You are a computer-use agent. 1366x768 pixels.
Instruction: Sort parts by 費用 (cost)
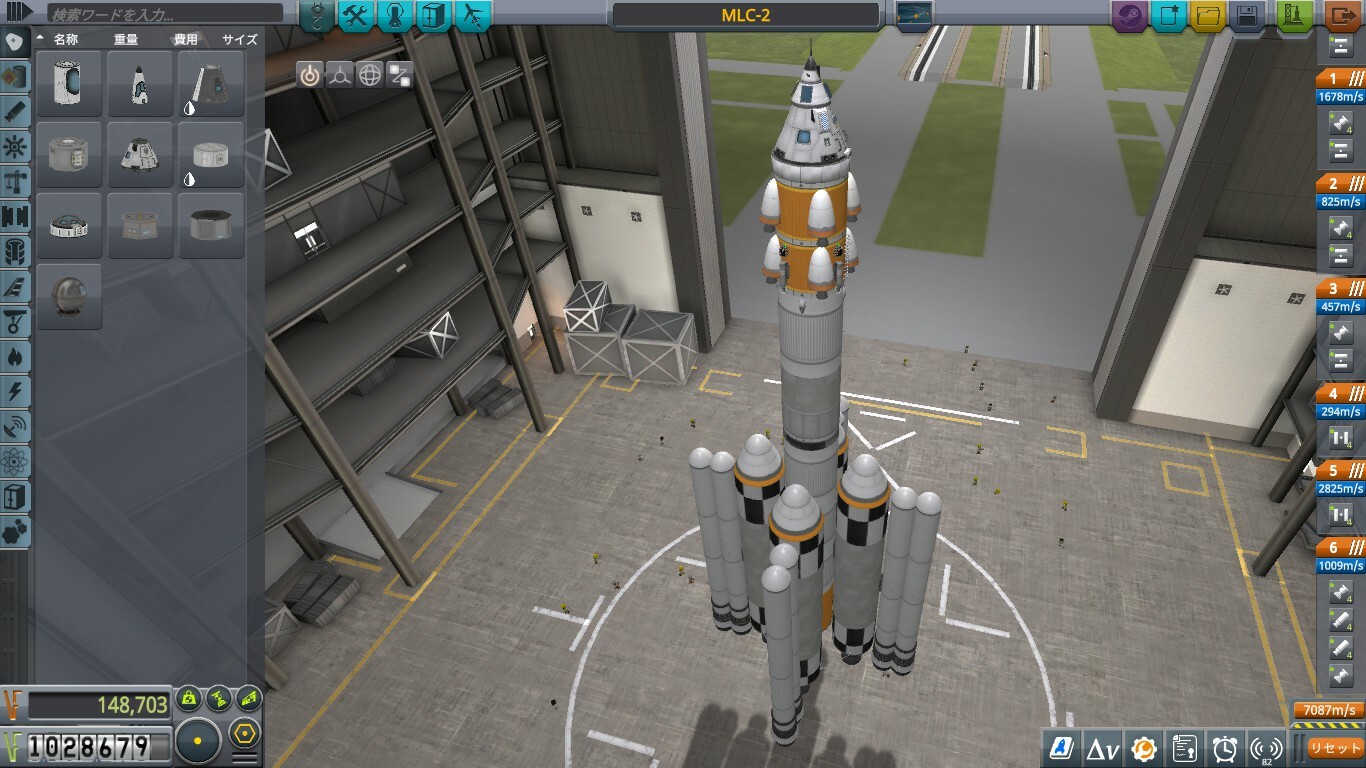[186, 40]
